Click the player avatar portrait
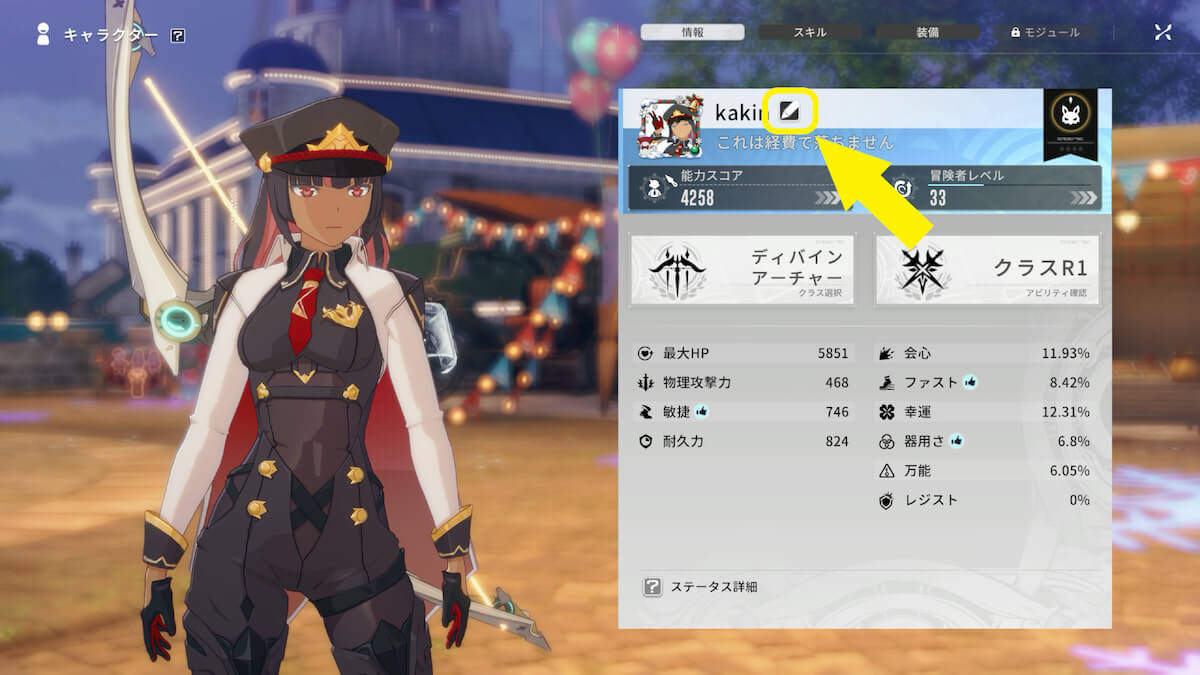 click(x=672, y=129)
